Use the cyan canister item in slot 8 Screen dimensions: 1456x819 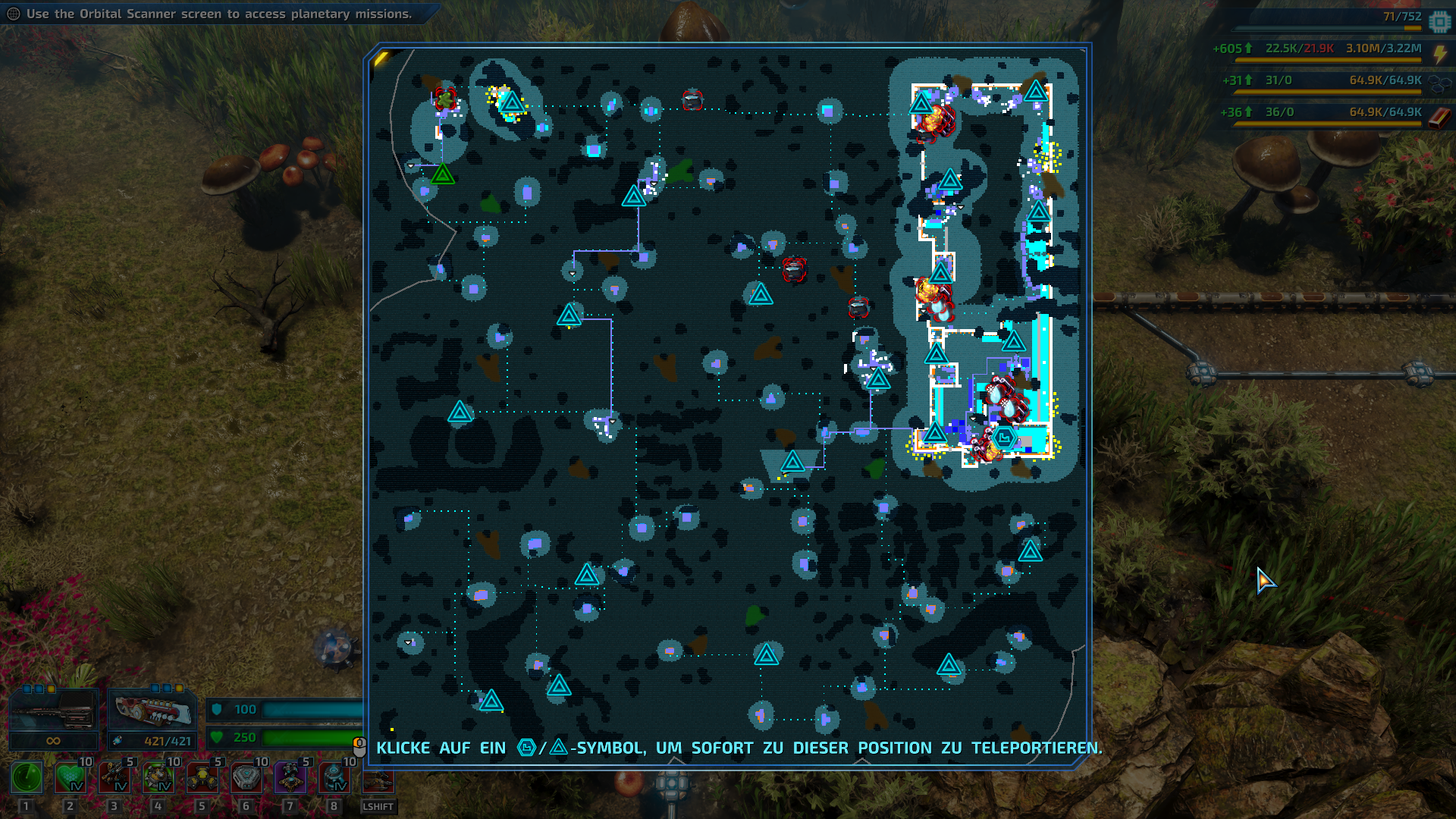coord(334,777)
